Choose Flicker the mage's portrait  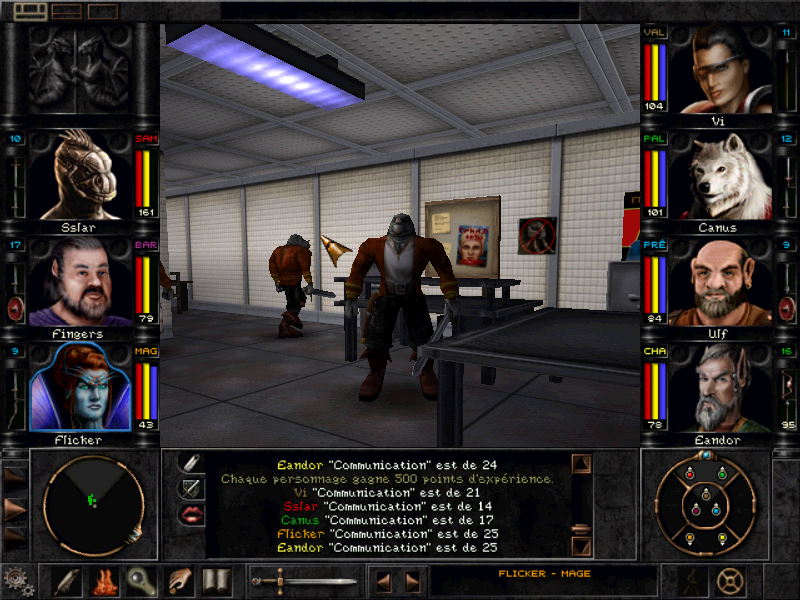81,389
